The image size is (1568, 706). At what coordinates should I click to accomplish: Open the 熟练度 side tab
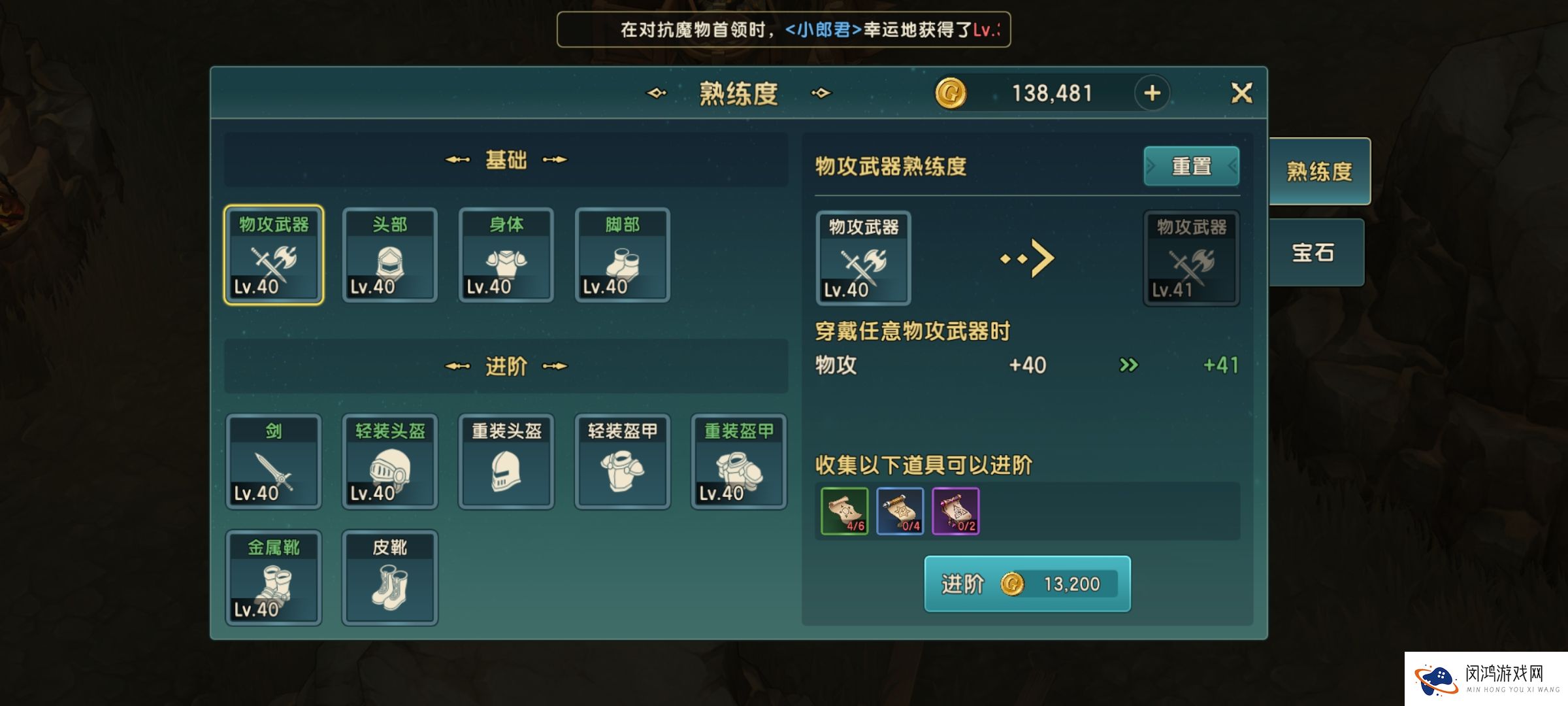[x=1318, y=171]
